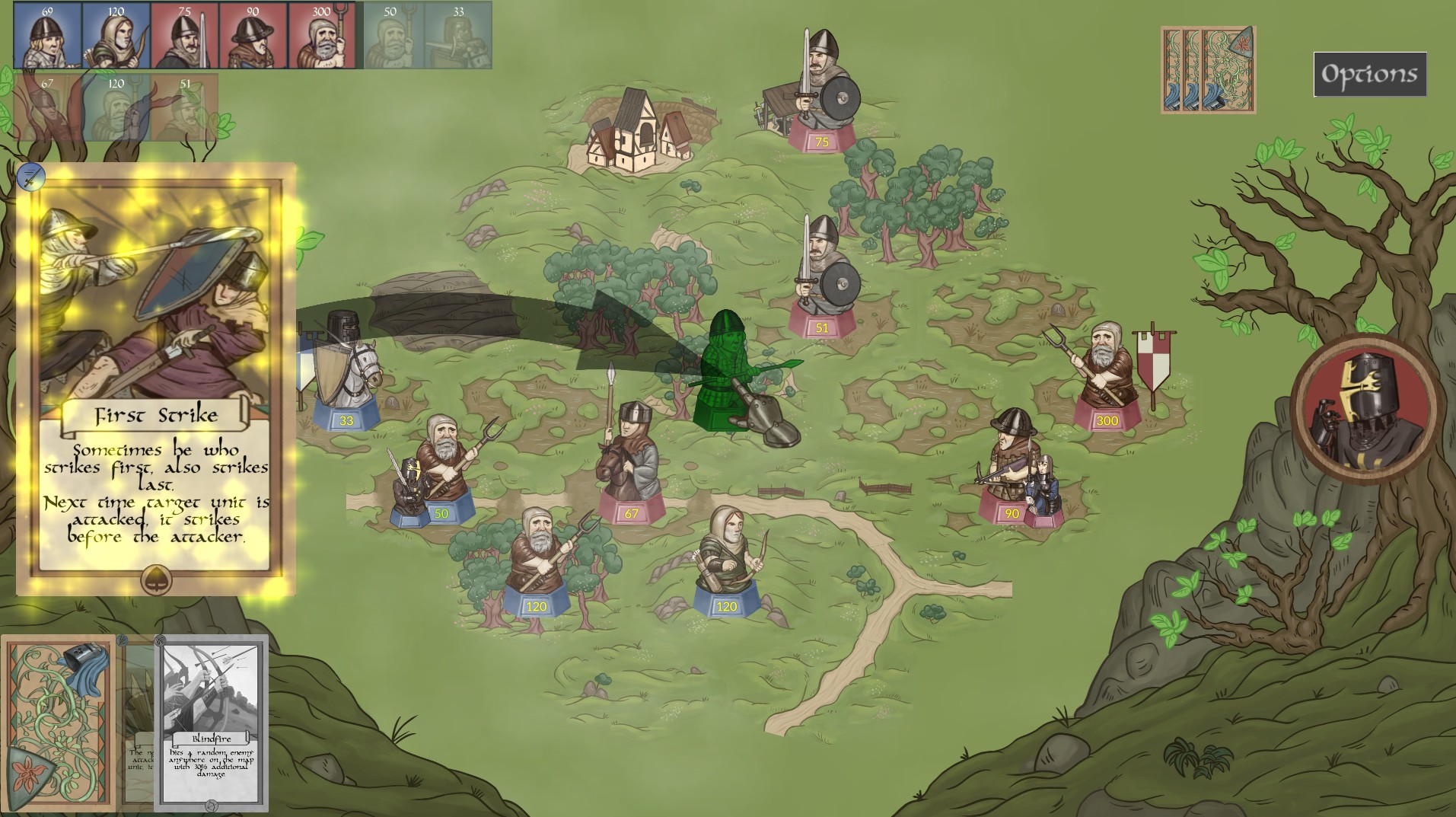Select the banner-carrying peasant with 300 health
The height and width of the screenshot is (817, 1456).
(x=1107, y=365)
